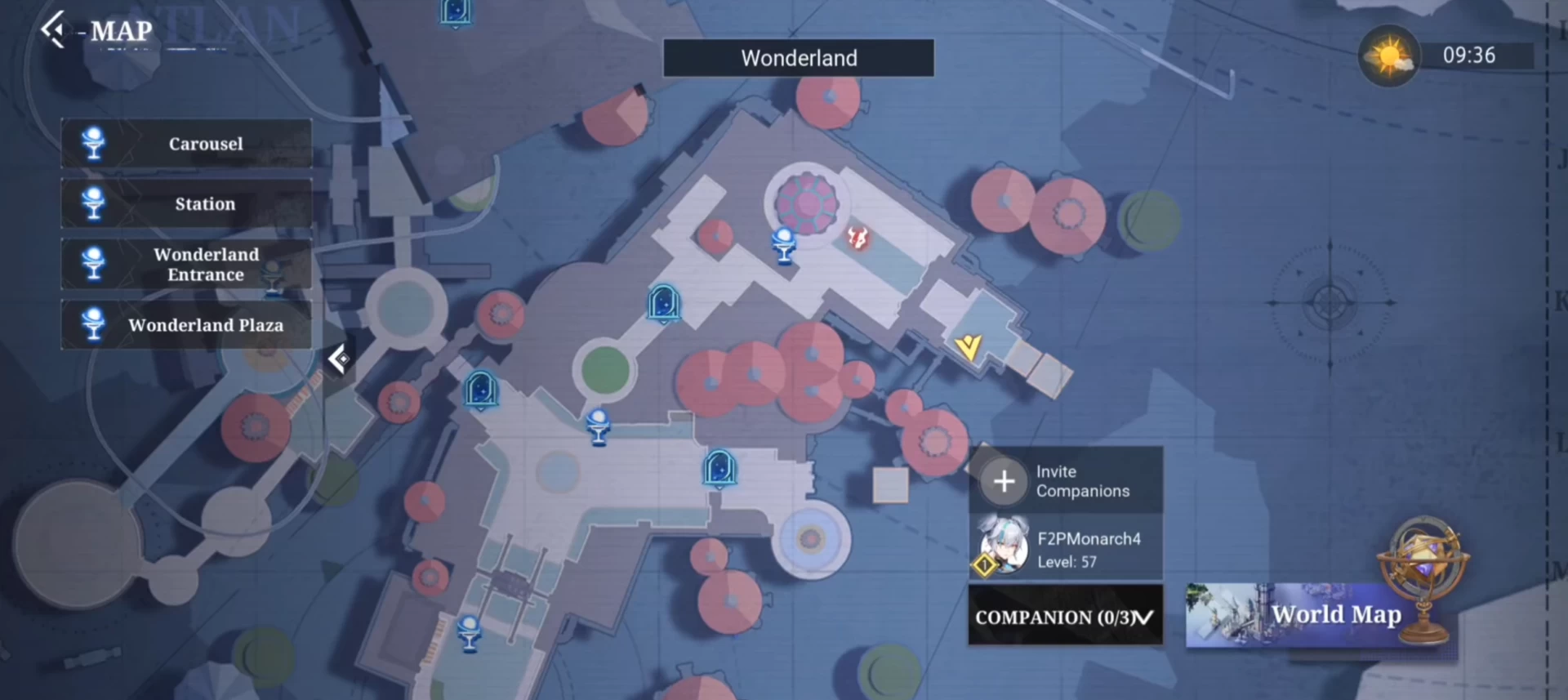Open the World Map
1568x700 pixels.
coord(1321,614)
